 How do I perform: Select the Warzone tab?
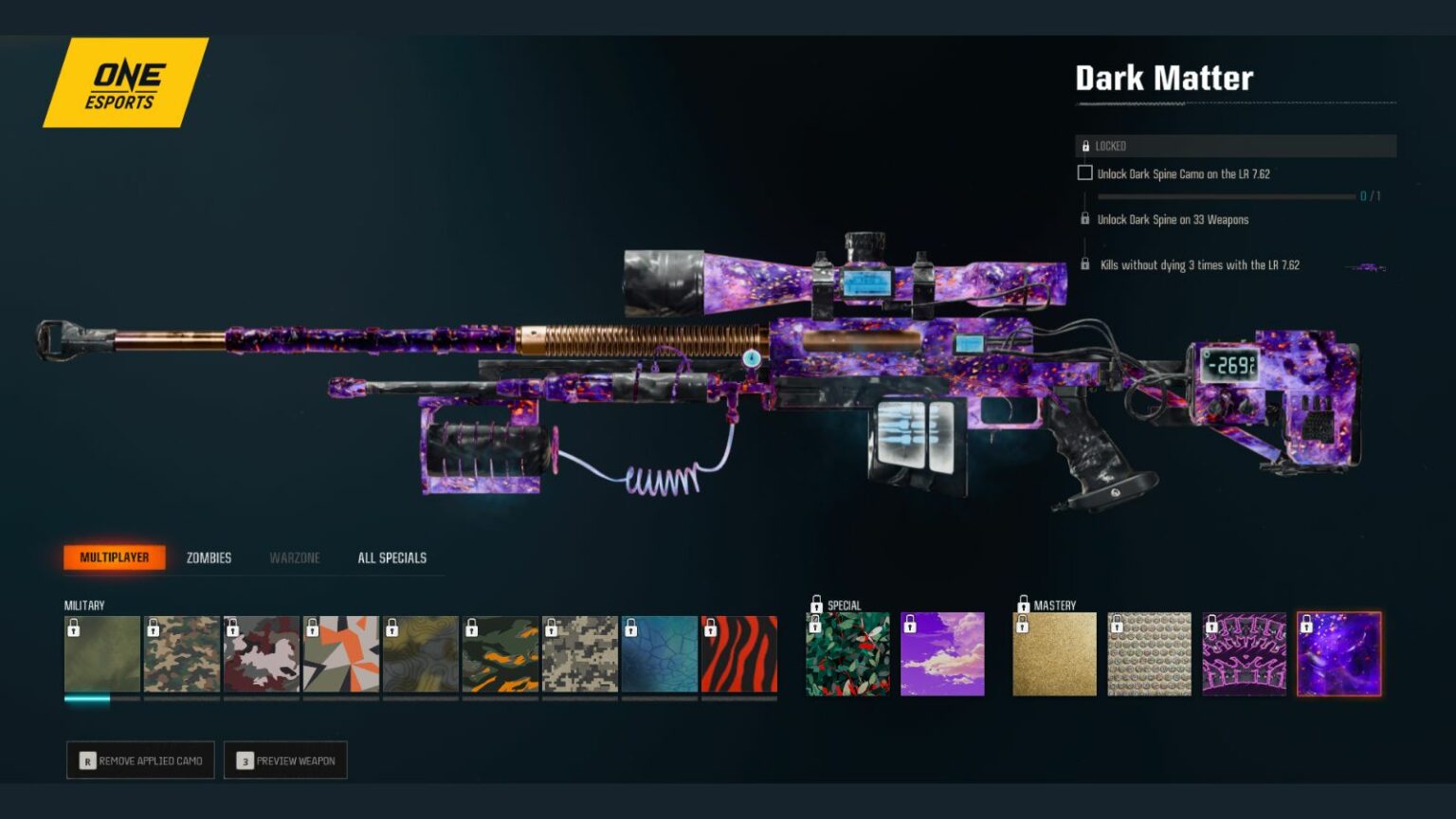click(x=294, y=557)
